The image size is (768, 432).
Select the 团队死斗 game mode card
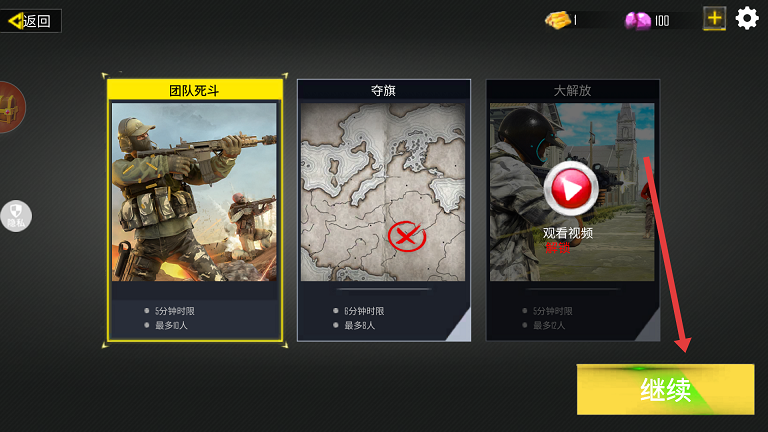coord(194,210)
